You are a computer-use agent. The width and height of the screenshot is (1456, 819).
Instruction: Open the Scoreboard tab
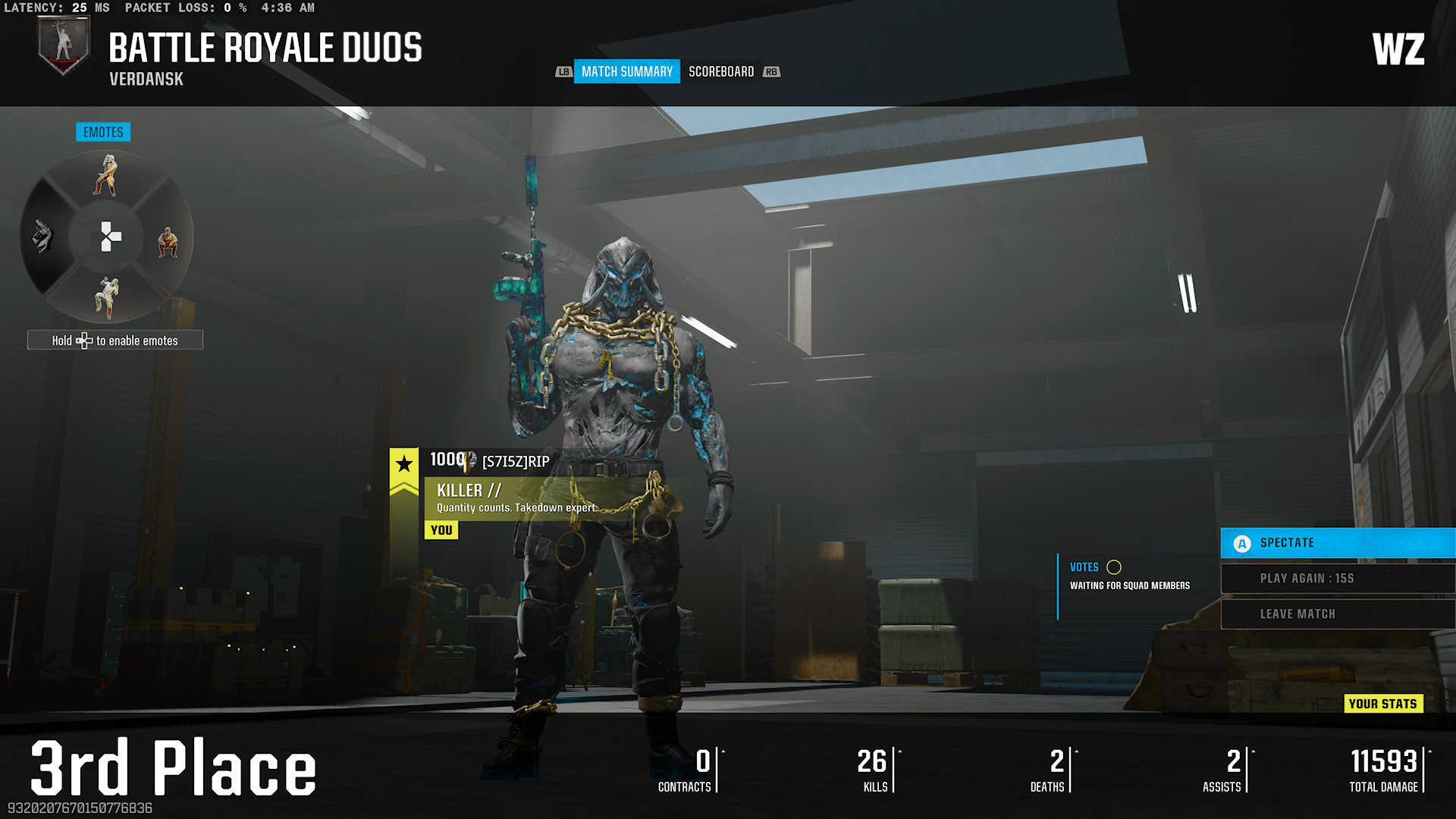click(x=721, y=71)
